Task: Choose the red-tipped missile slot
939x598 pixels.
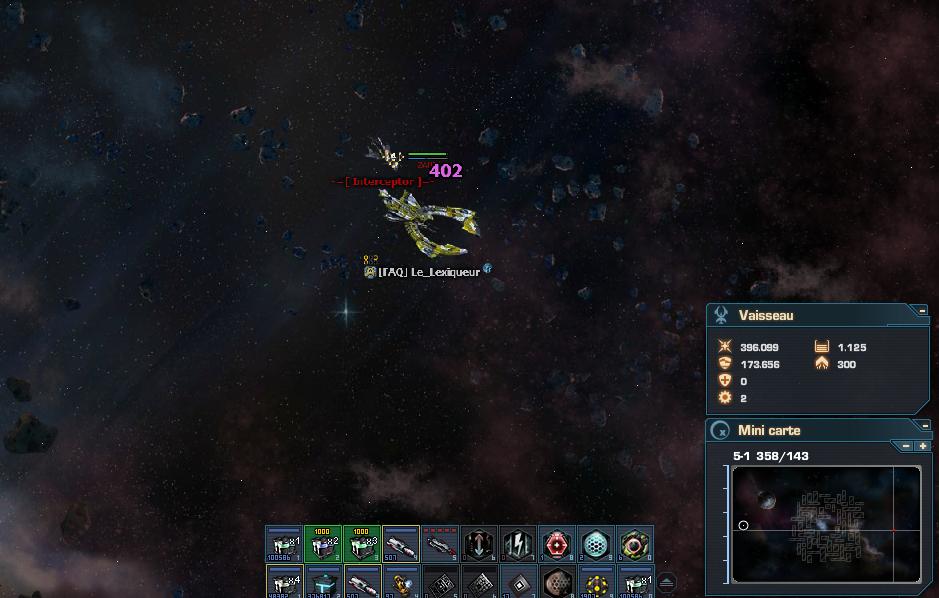Action: (440, 545)
